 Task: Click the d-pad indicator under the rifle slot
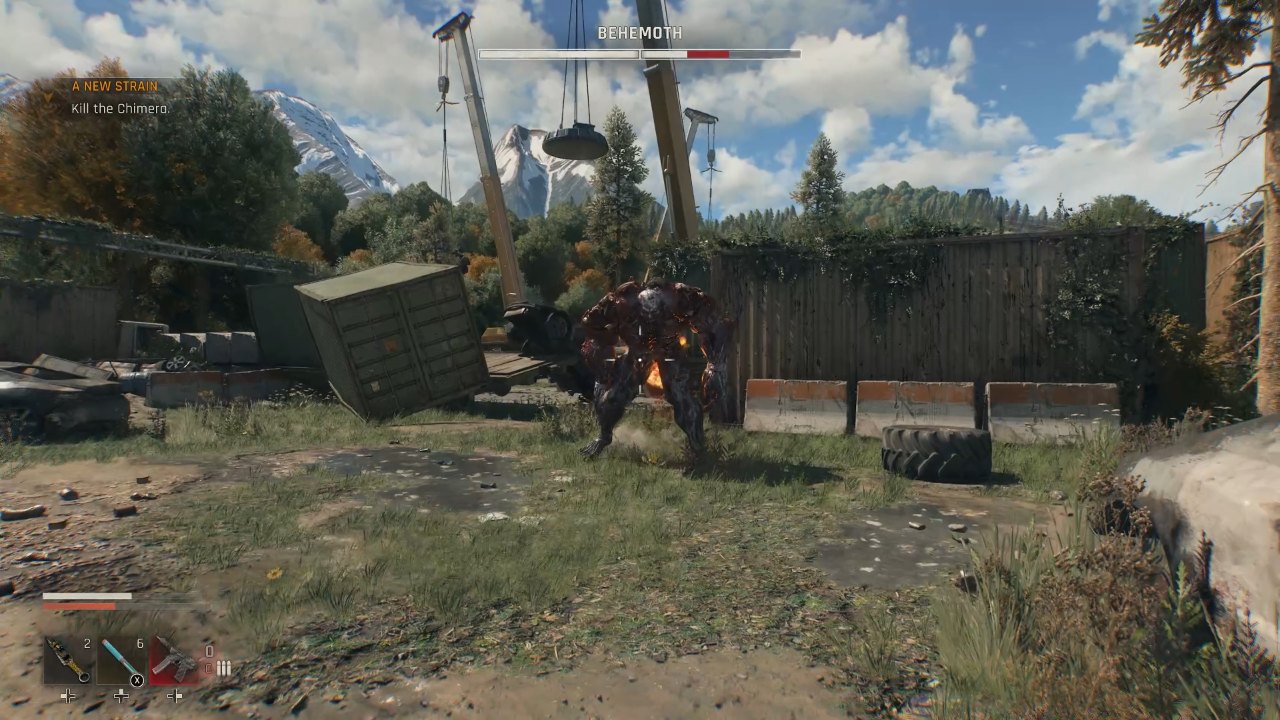tap(175, 696)
